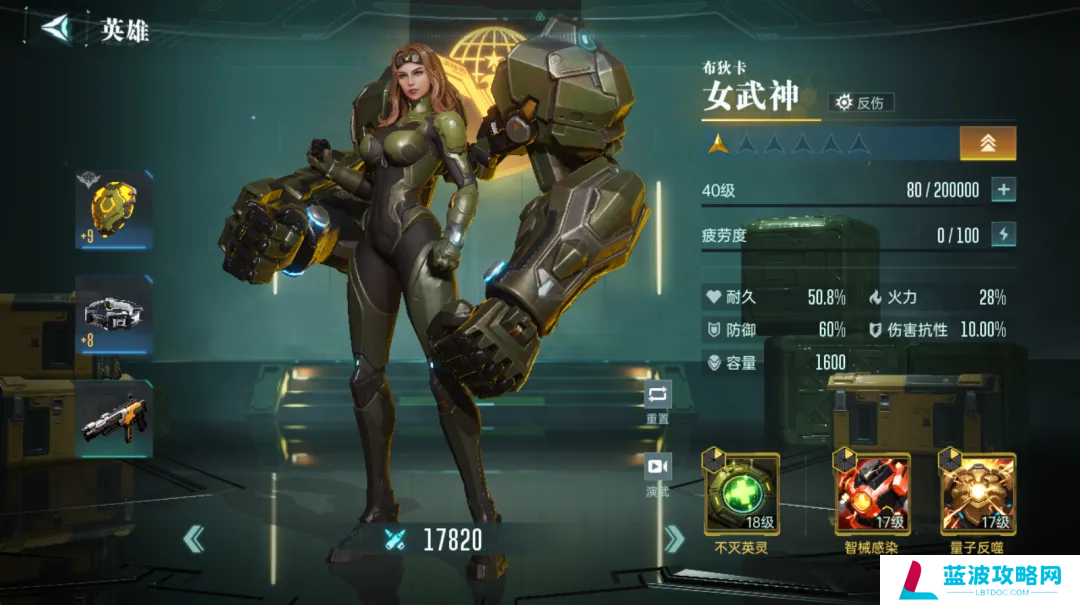The width and height of the screenshot is (1080, 605).
Task: Open the silver vehicle equipment slot
Action: pos(115,315)
